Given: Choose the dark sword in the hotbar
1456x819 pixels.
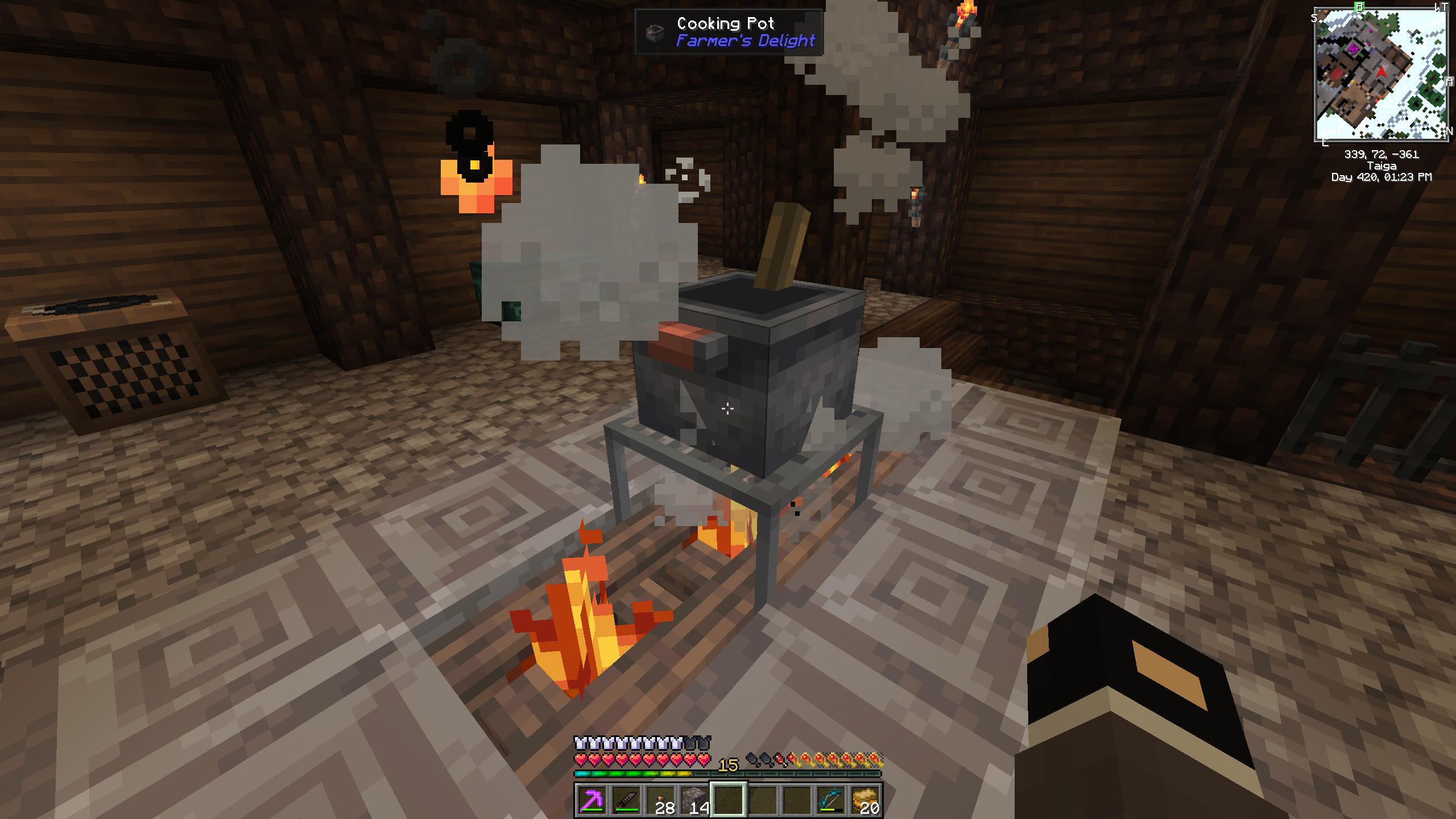Looking at the screenshot, I should (x=626, y=800).
